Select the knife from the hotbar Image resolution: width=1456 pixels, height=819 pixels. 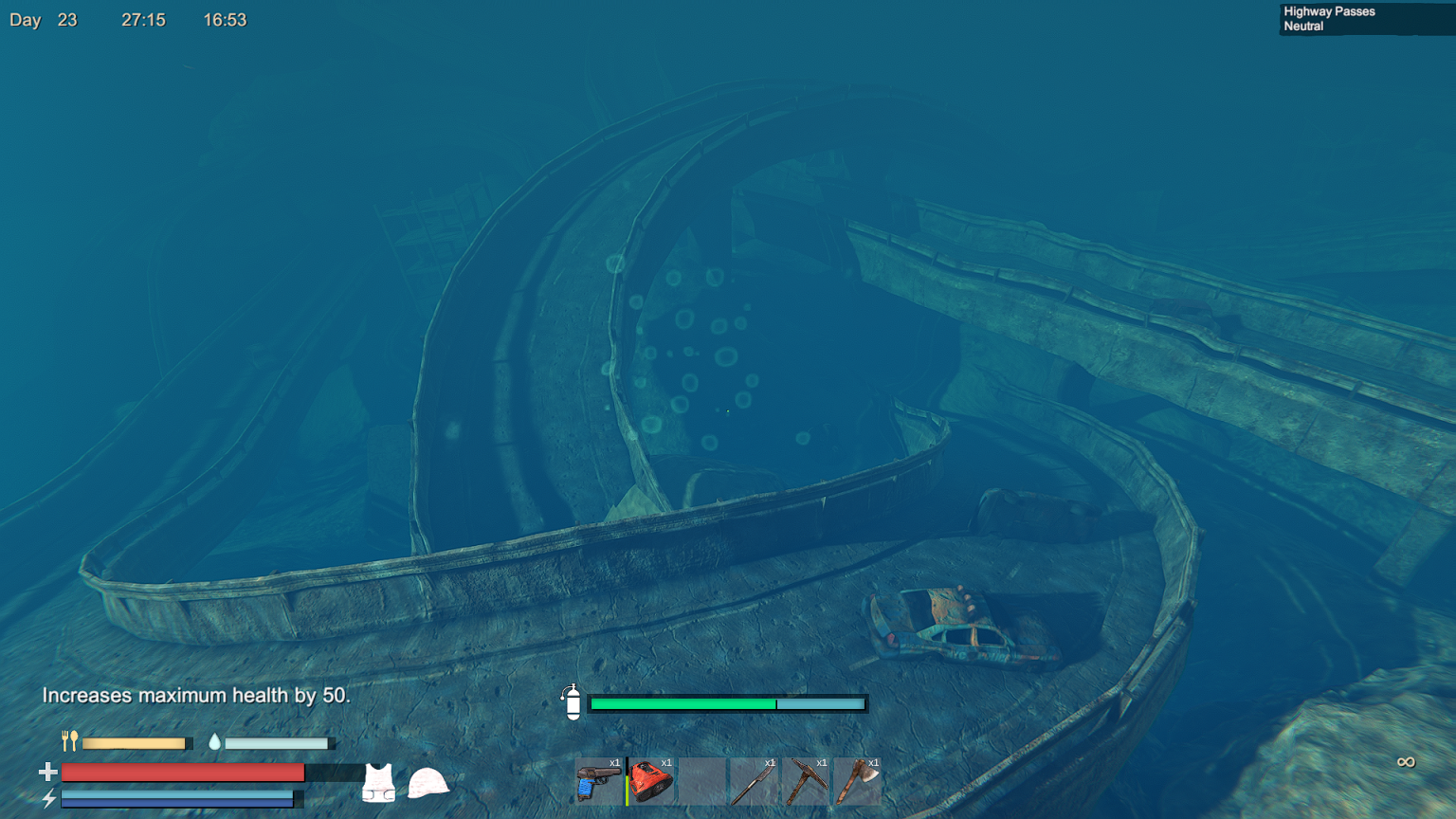pyautogui.click(x=754, y=779)
